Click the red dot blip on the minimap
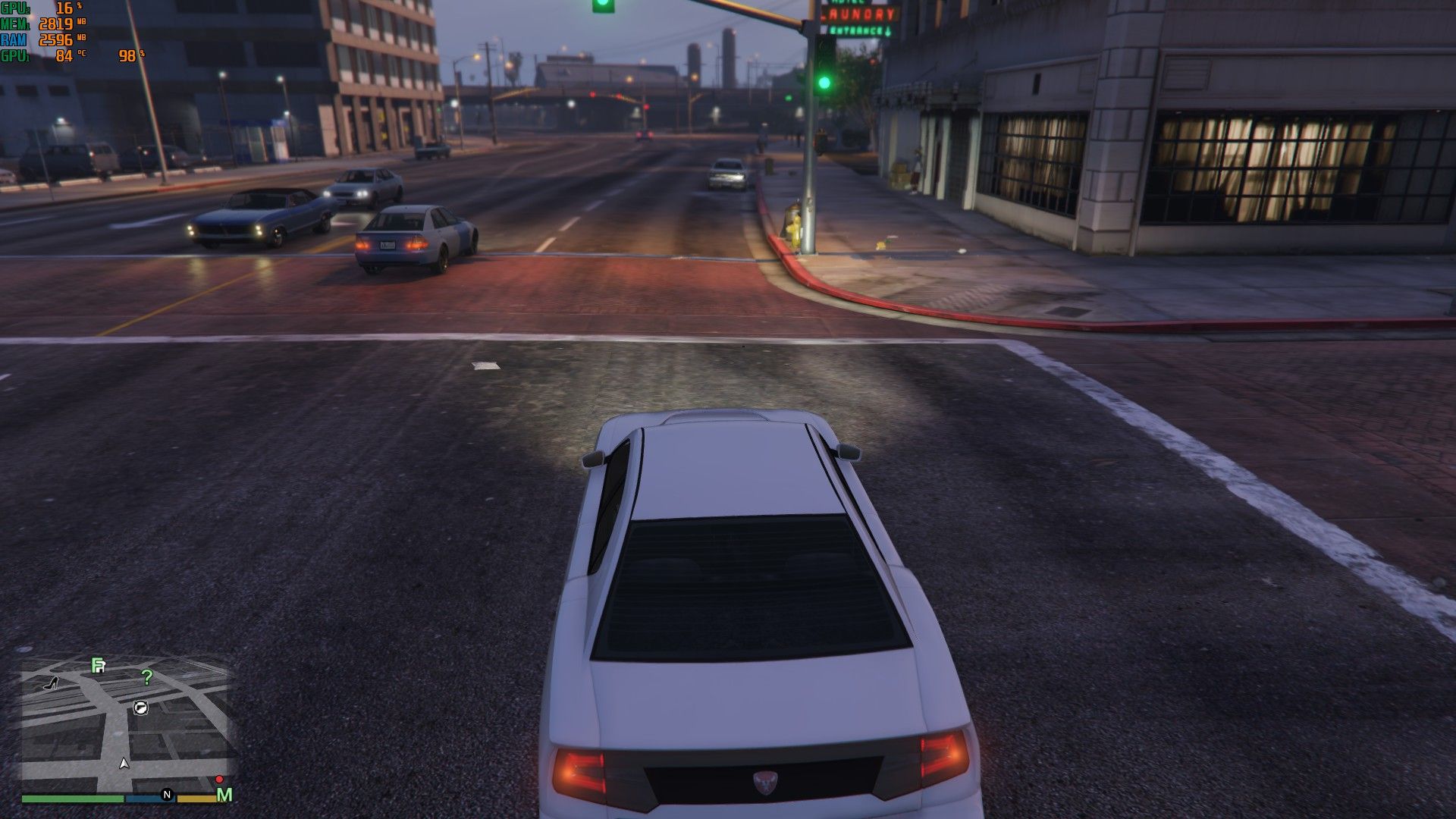 point(219,779)
